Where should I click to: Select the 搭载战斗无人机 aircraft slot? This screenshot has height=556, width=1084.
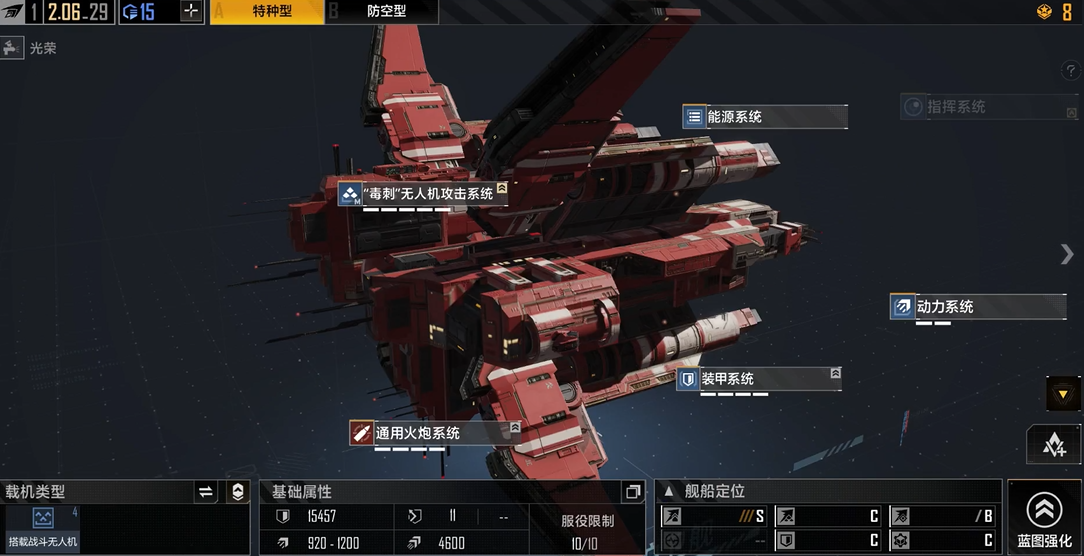click(x=42, y=528)
